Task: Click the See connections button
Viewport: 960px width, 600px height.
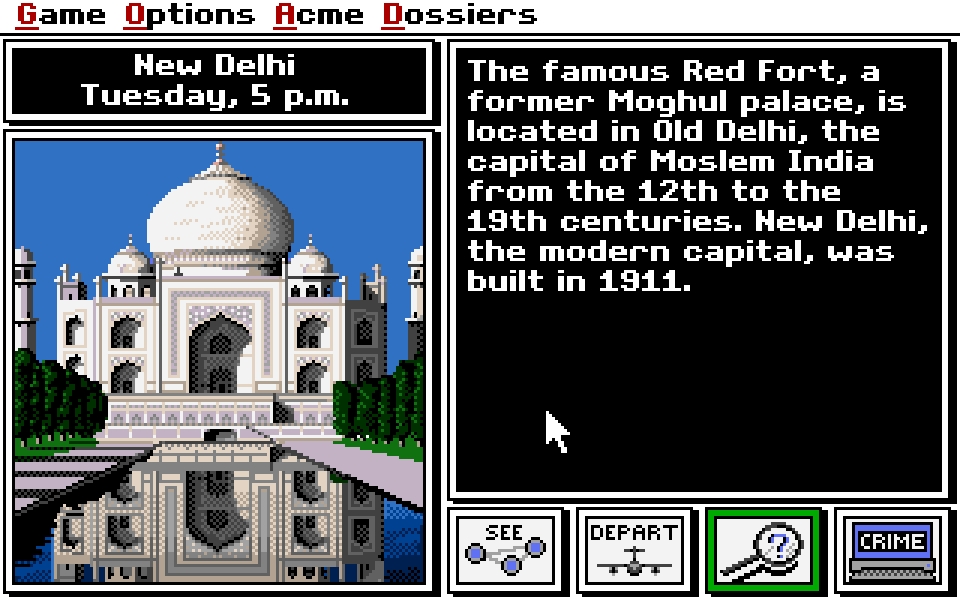Action: 506,549
